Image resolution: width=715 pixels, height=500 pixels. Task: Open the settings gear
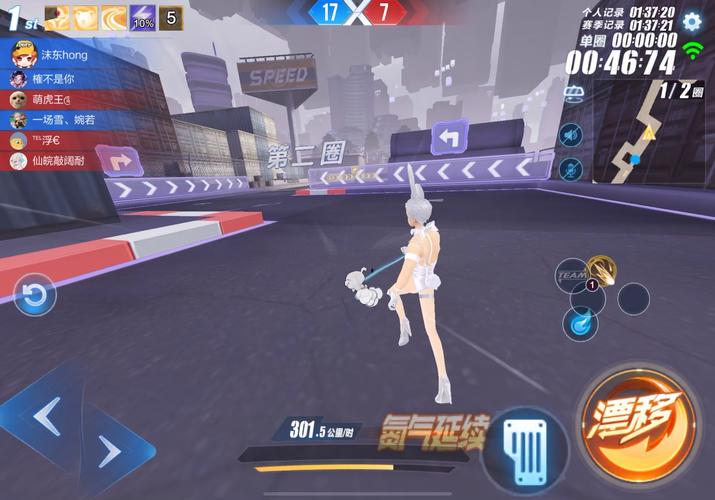point(691,21)
